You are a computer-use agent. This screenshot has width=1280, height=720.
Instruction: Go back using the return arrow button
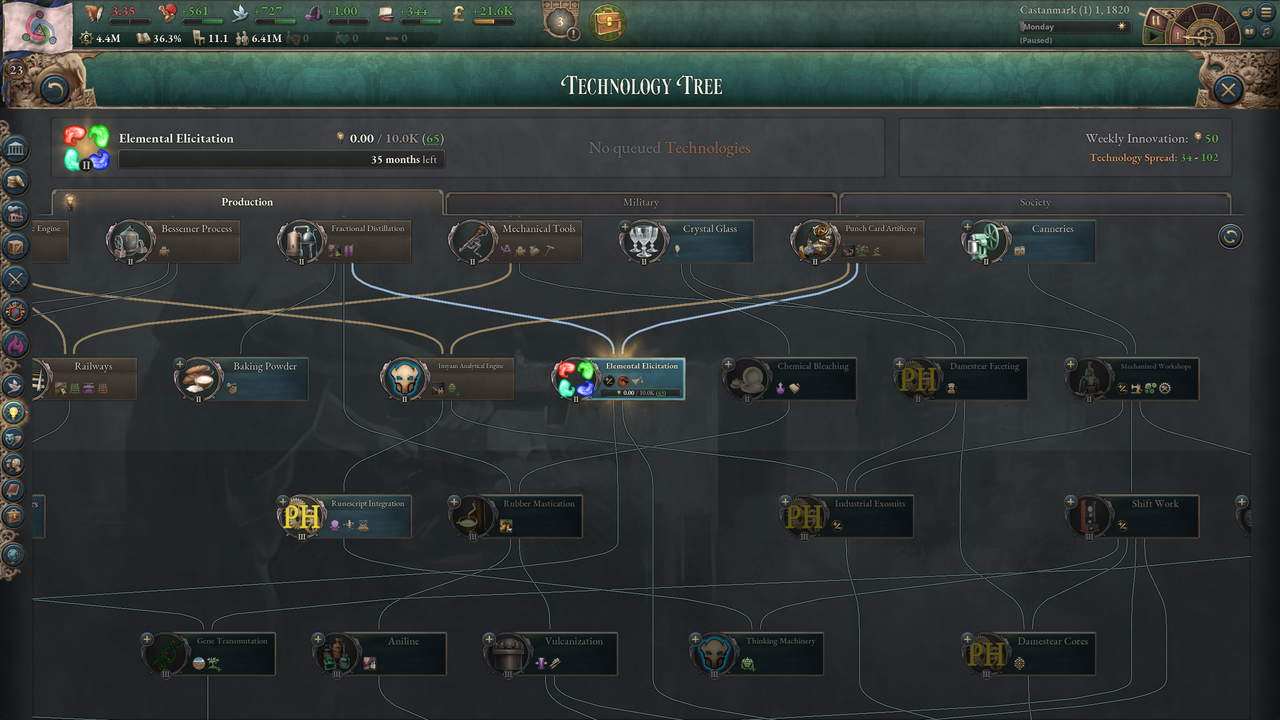point(54,90)
